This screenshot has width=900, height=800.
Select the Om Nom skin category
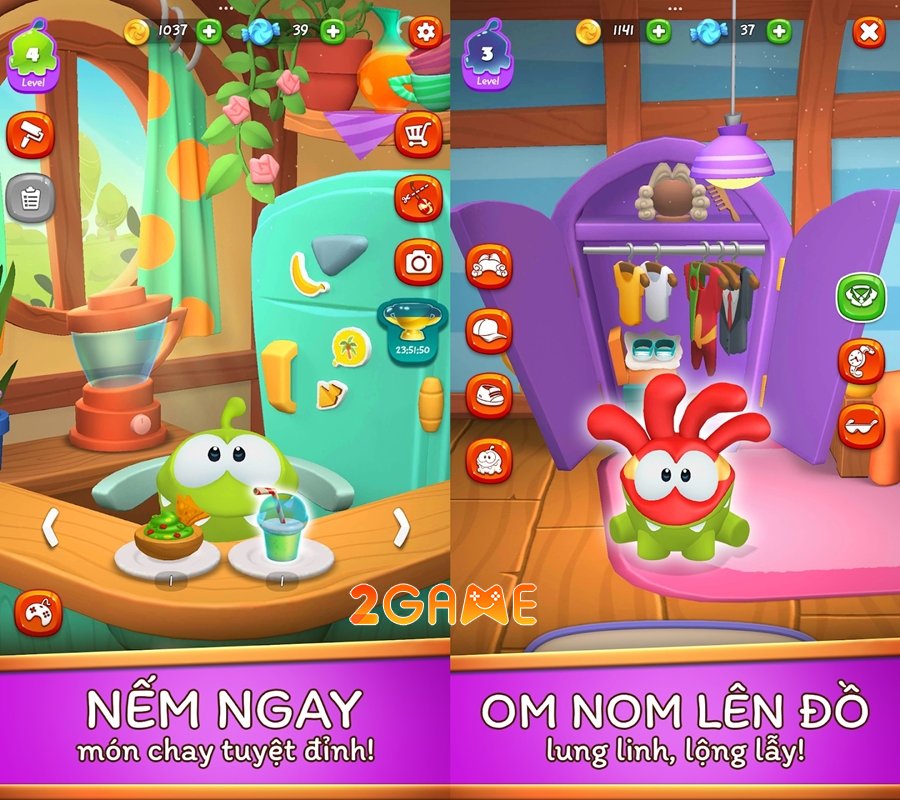(489, 461)
